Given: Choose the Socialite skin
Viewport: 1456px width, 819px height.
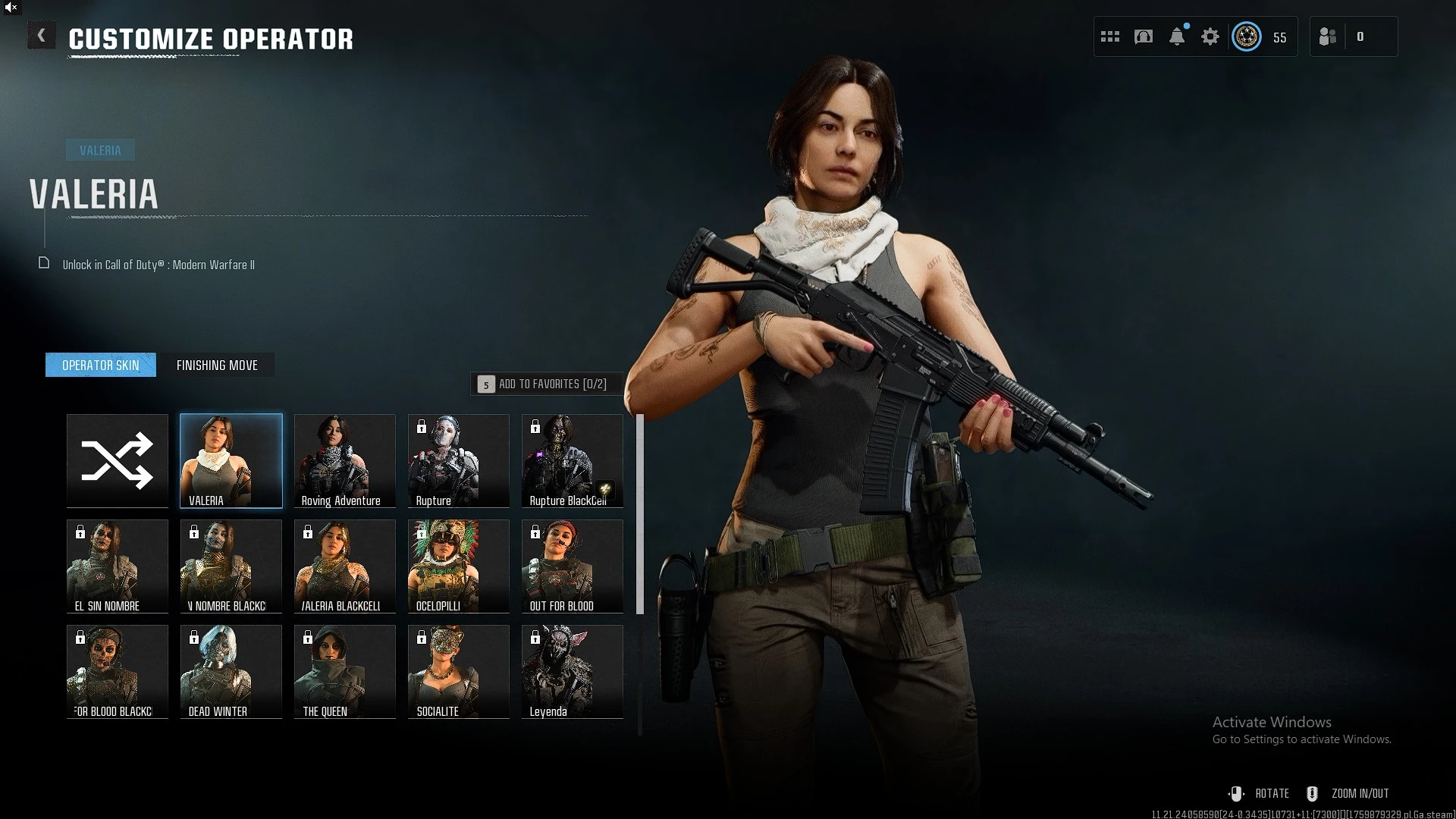Looking at the screenshot, I should [459, 671].
